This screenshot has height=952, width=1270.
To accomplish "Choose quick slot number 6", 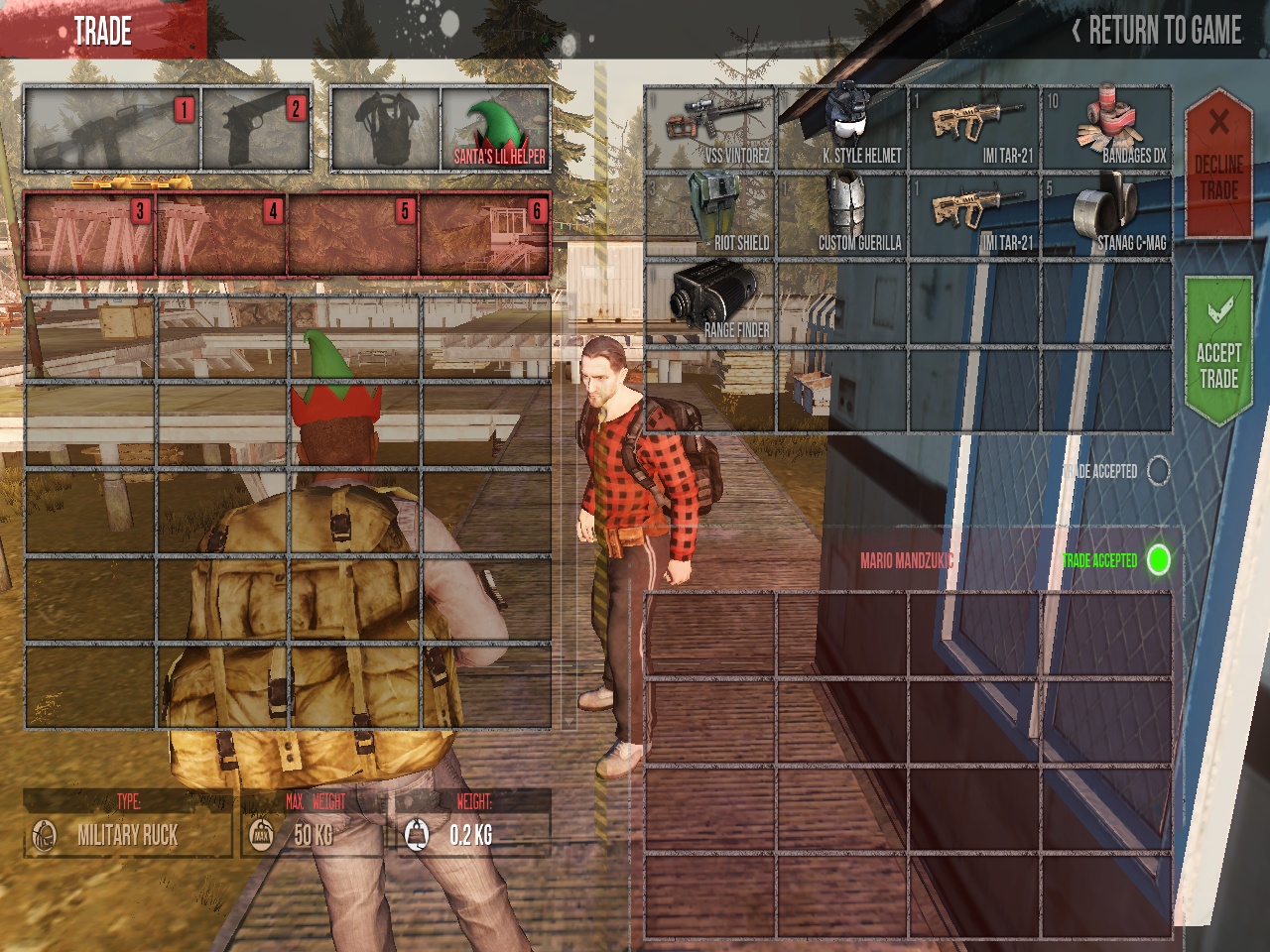I will [x=484, y=235].
